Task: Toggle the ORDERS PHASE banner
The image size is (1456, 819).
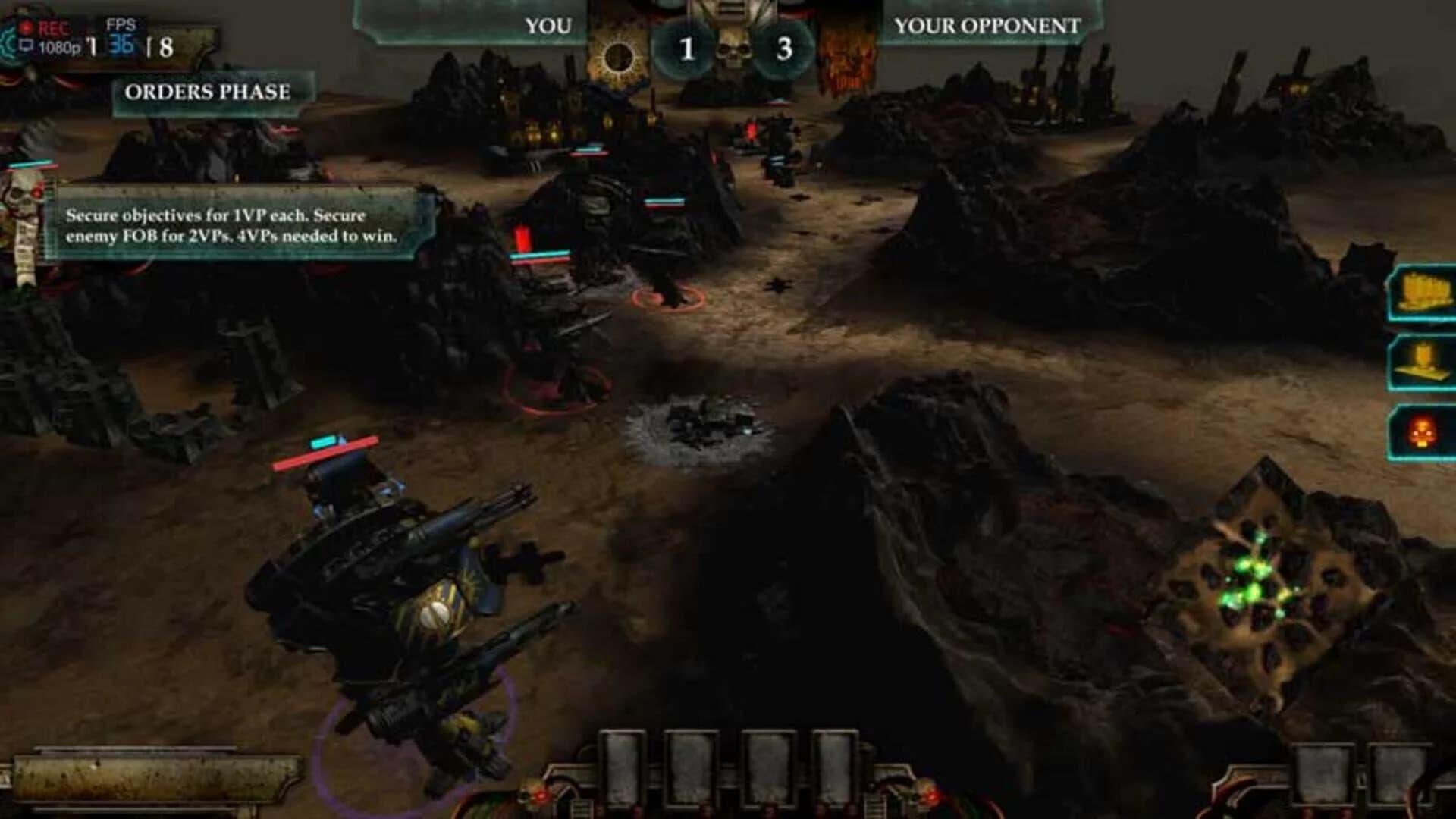Action: tap(209, 93)
